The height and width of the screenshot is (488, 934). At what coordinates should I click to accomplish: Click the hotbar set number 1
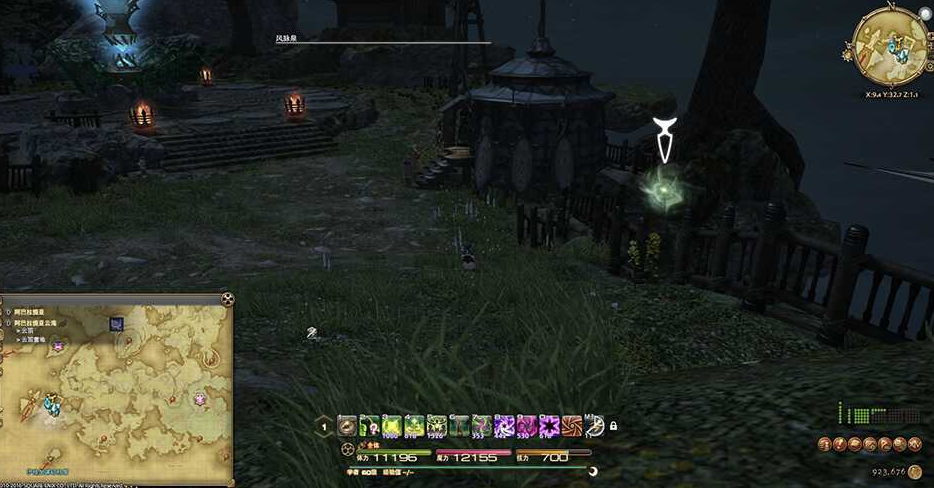(x=324, y=426)
